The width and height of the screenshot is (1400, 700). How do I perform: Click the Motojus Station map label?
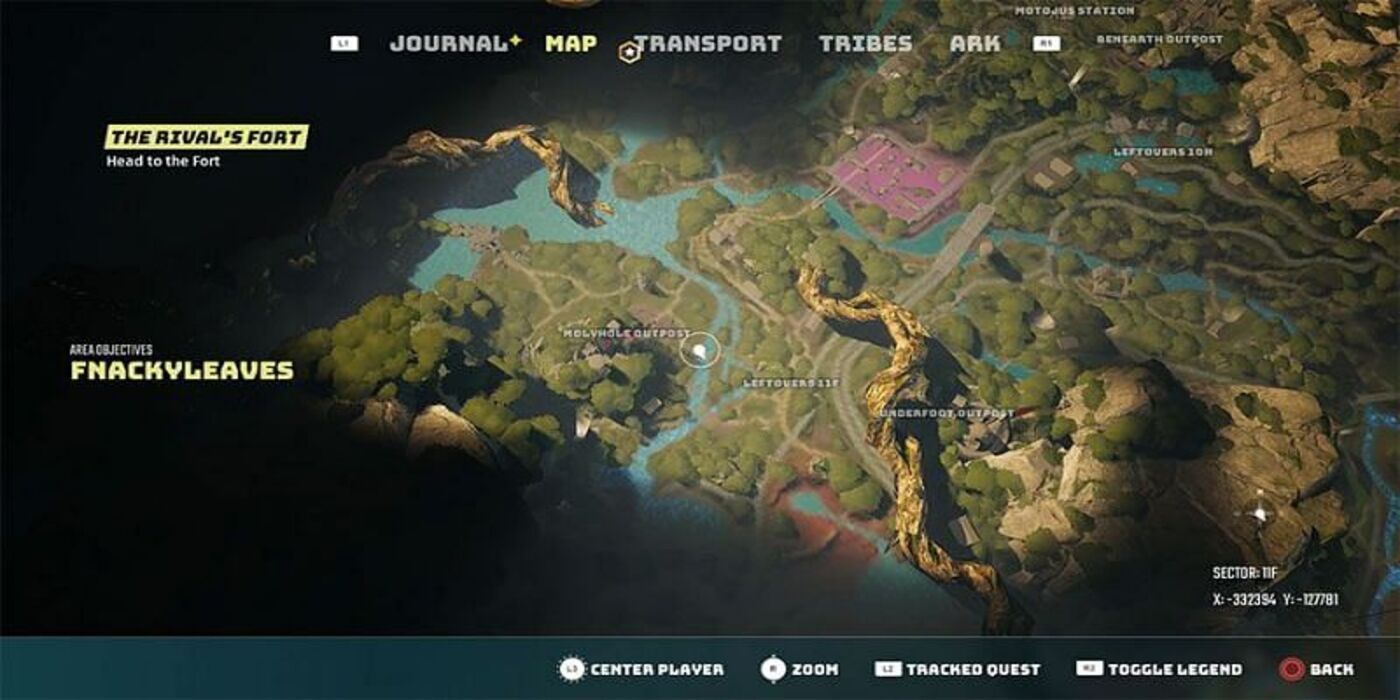1074,11
